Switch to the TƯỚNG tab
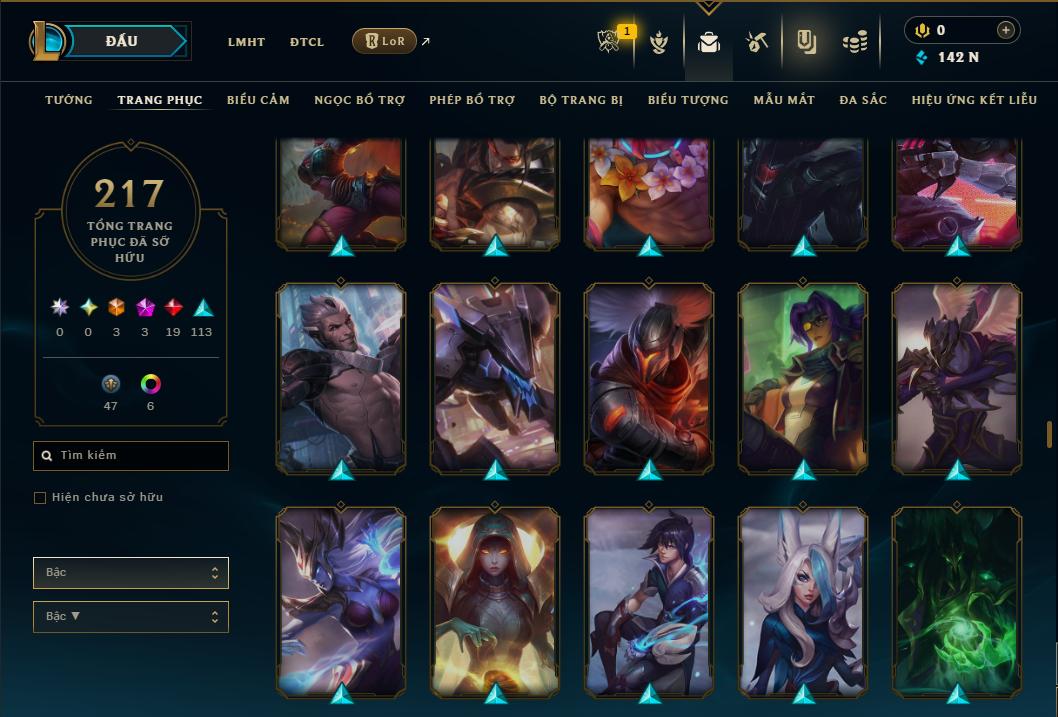This screenshot has height=717, width=1058. tap(69, 100)
